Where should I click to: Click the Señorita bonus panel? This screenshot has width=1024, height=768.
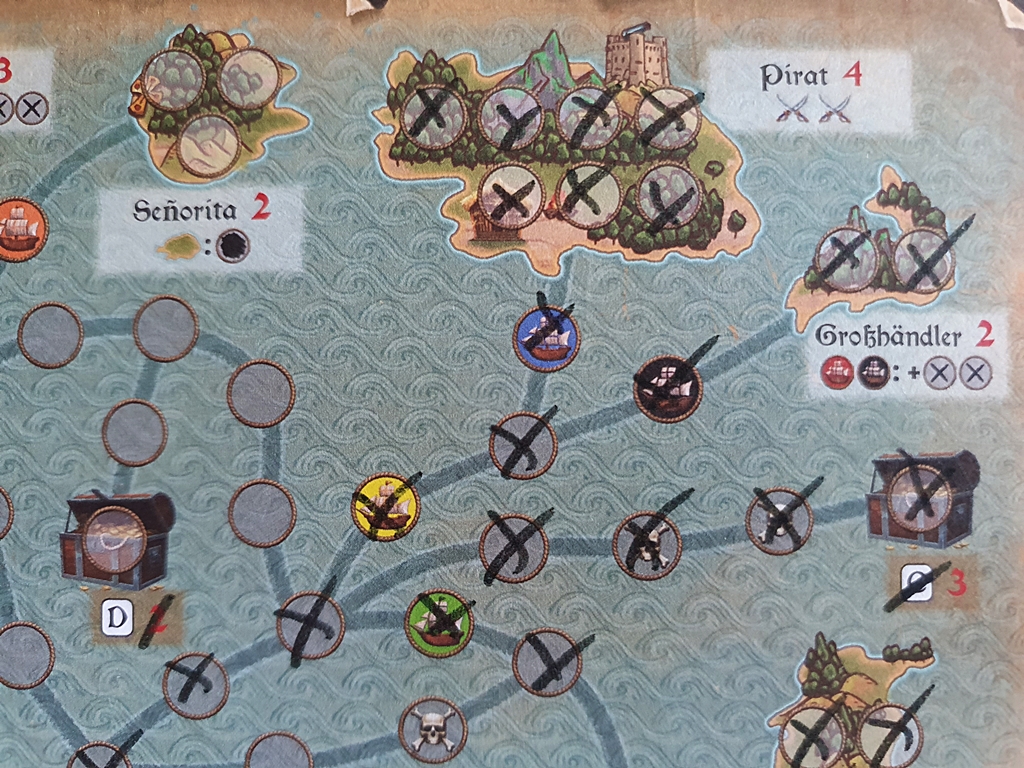pos(200,228)
